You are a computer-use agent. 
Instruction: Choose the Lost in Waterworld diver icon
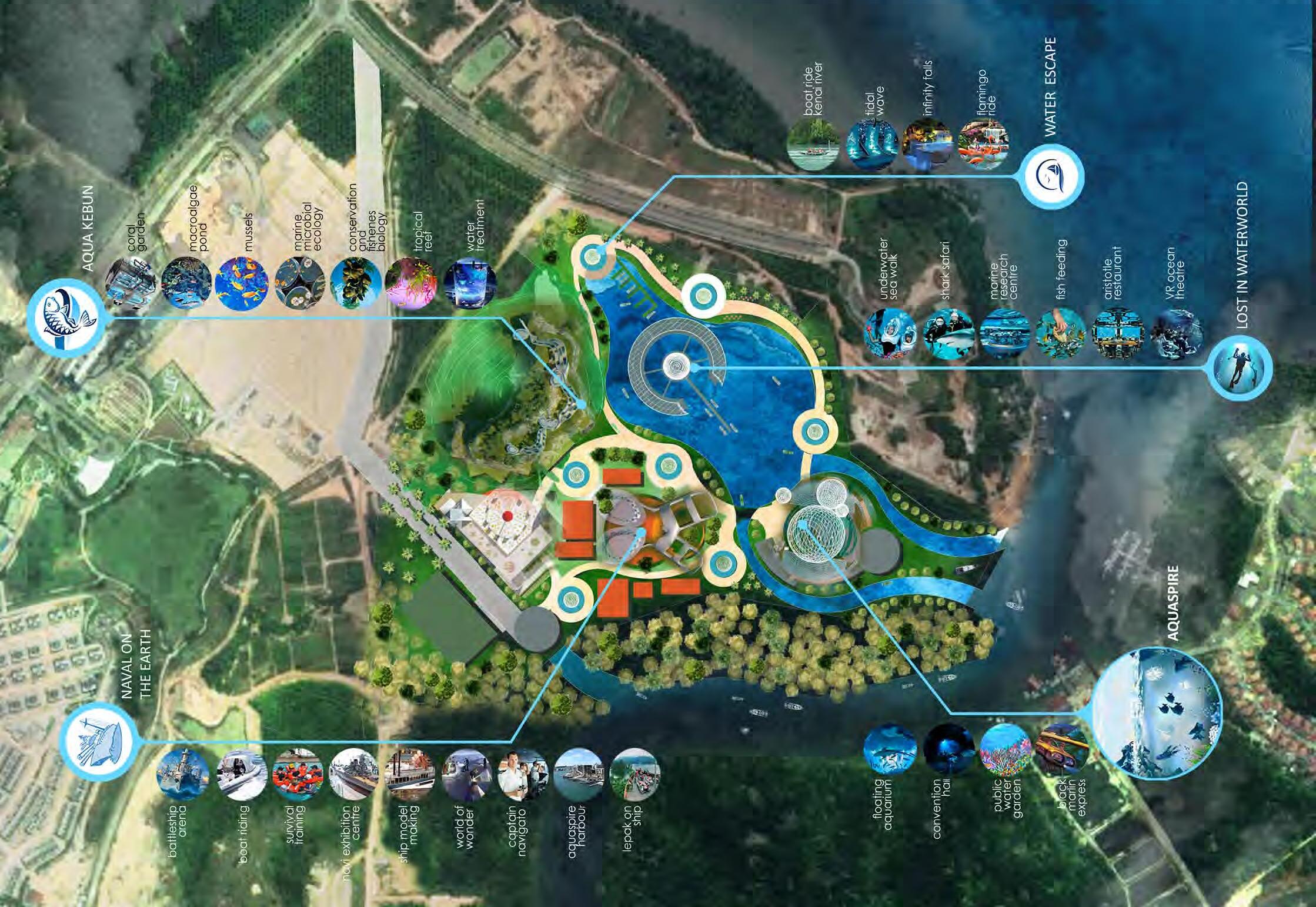(1242, 369)
